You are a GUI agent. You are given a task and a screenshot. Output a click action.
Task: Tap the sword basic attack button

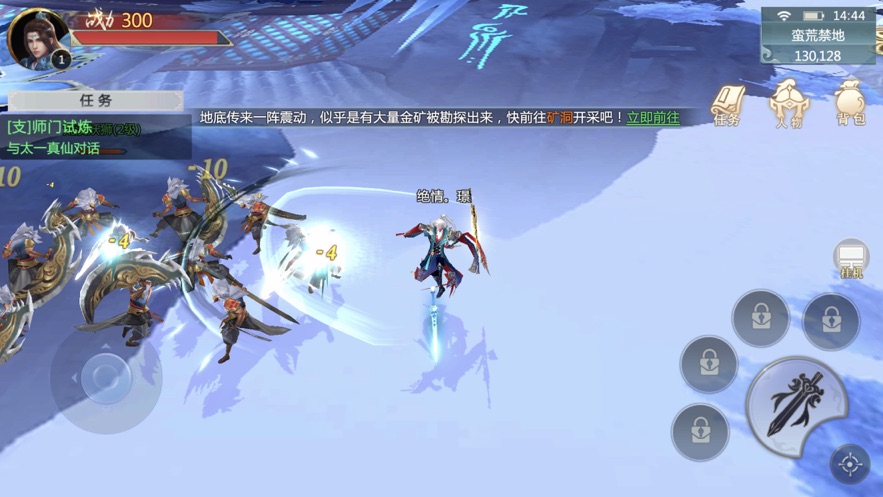point(796,404)
